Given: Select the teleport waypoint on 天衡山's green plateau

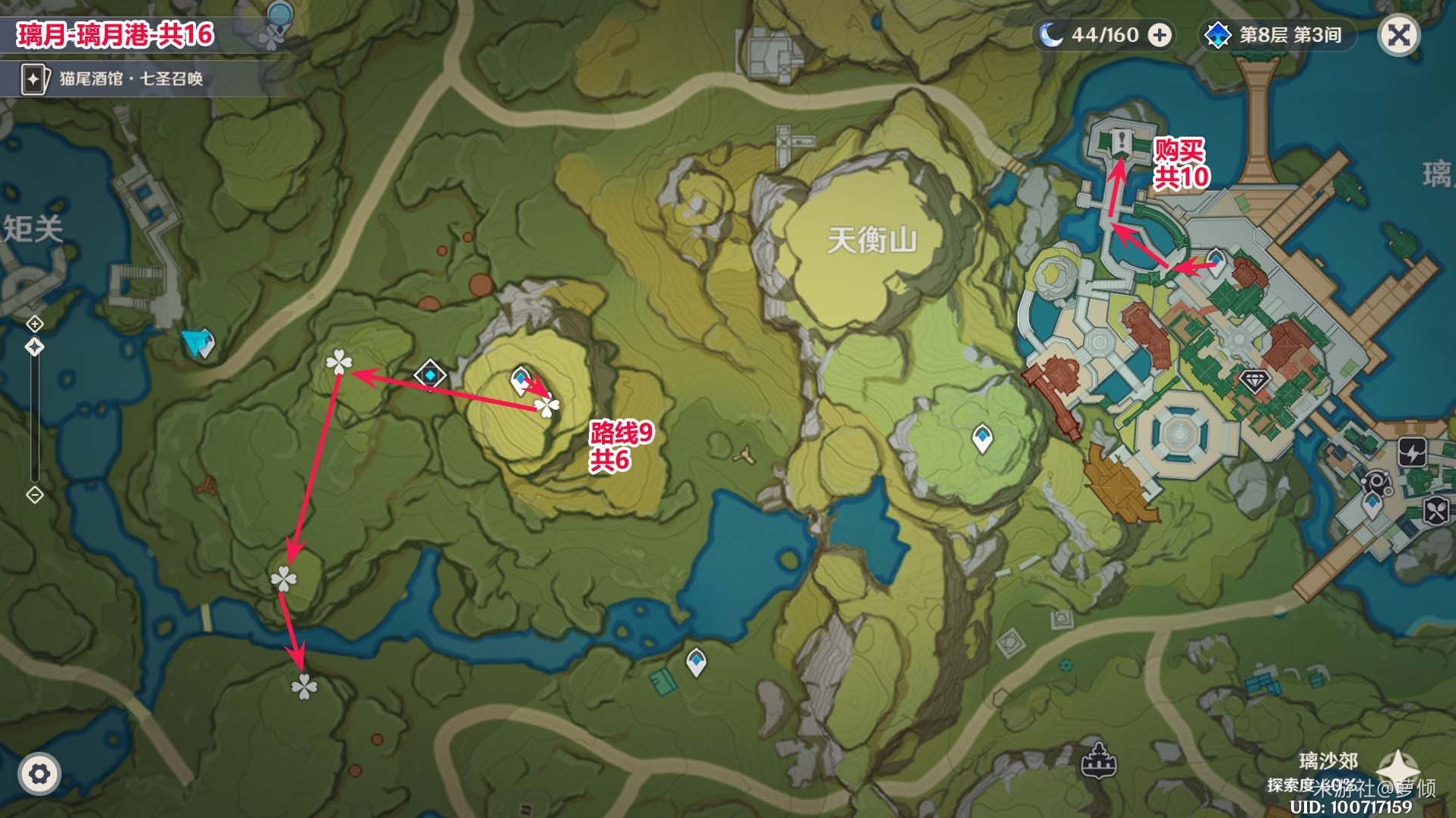Looking at the screenshot, I should coord(982,438).
